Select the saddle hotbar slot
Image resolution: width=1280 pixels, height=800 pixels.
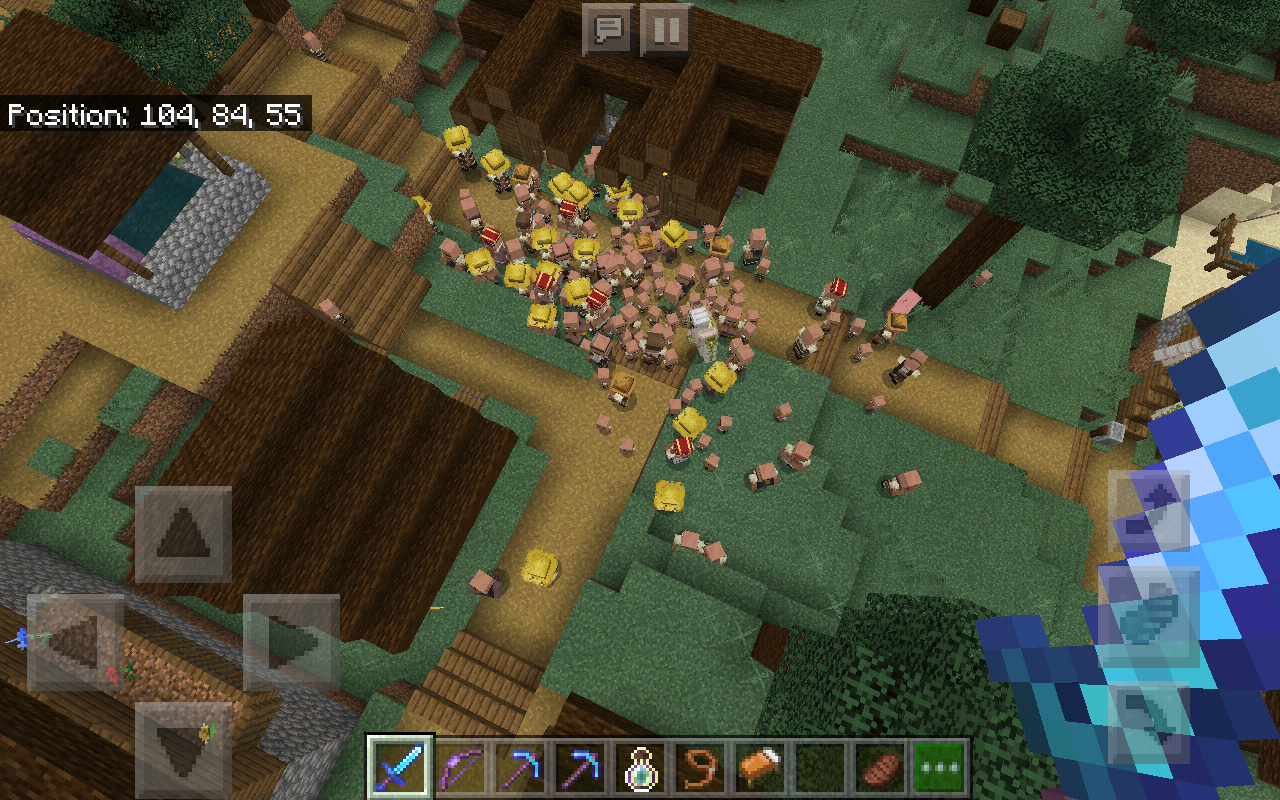(762, 769)
